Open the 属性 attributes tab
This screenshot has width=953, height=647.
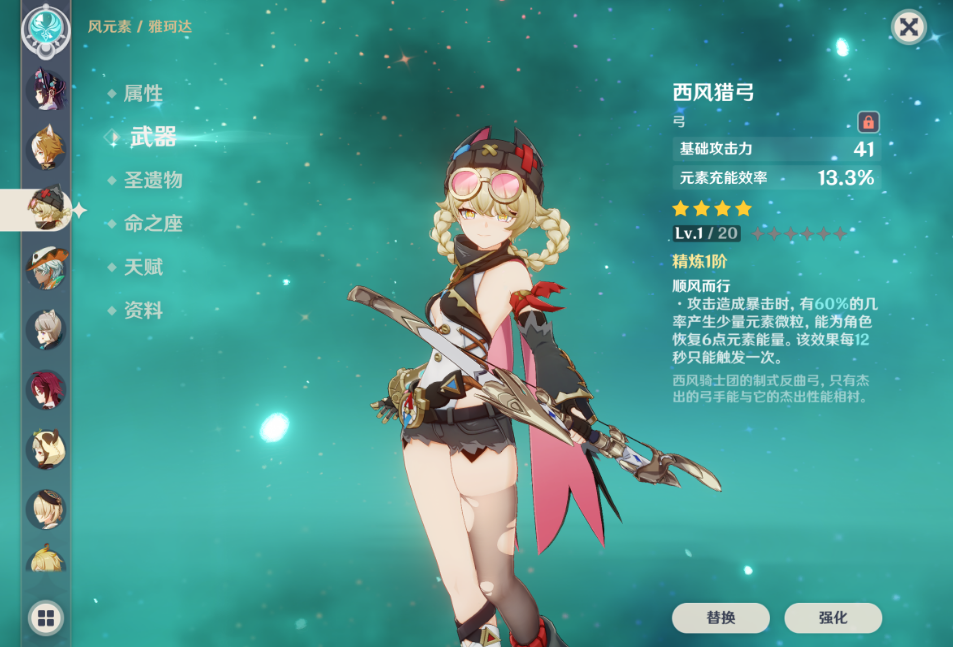[143, 94]
